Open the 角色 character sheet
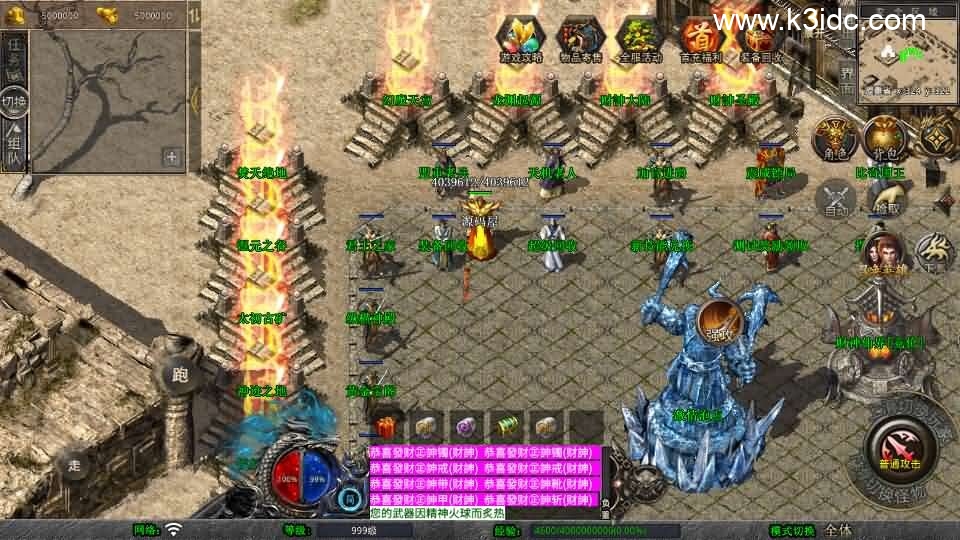 click(x=832, y=139)
